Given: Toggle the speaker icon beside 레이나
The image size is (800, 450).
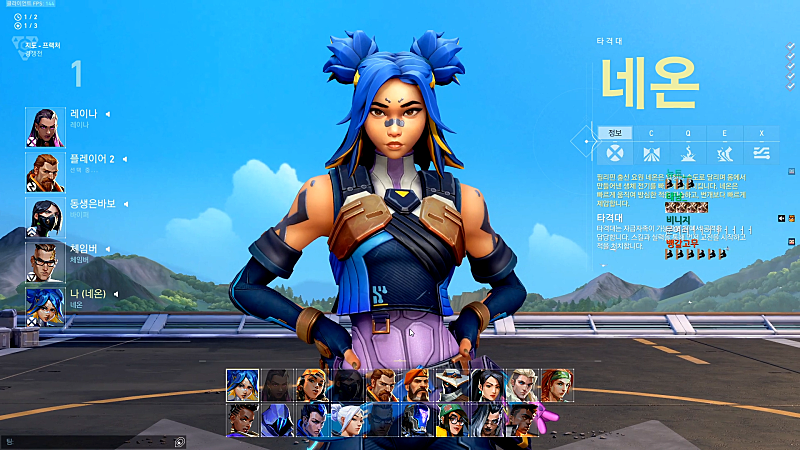Looking at the screenshot, I should (107, 114).
